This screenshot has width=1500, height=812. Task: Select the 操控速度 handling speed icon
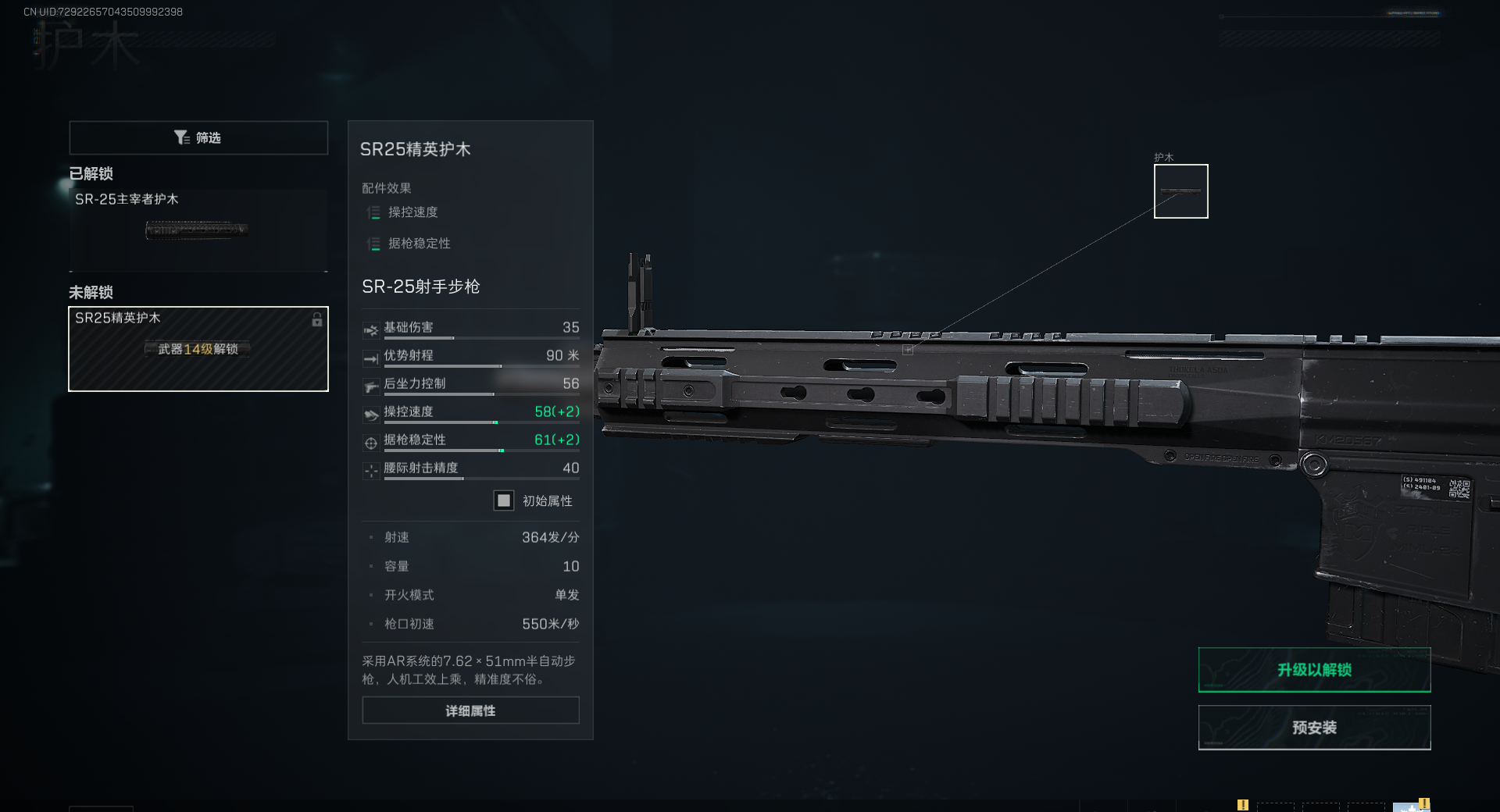click(x=370, y=413)
